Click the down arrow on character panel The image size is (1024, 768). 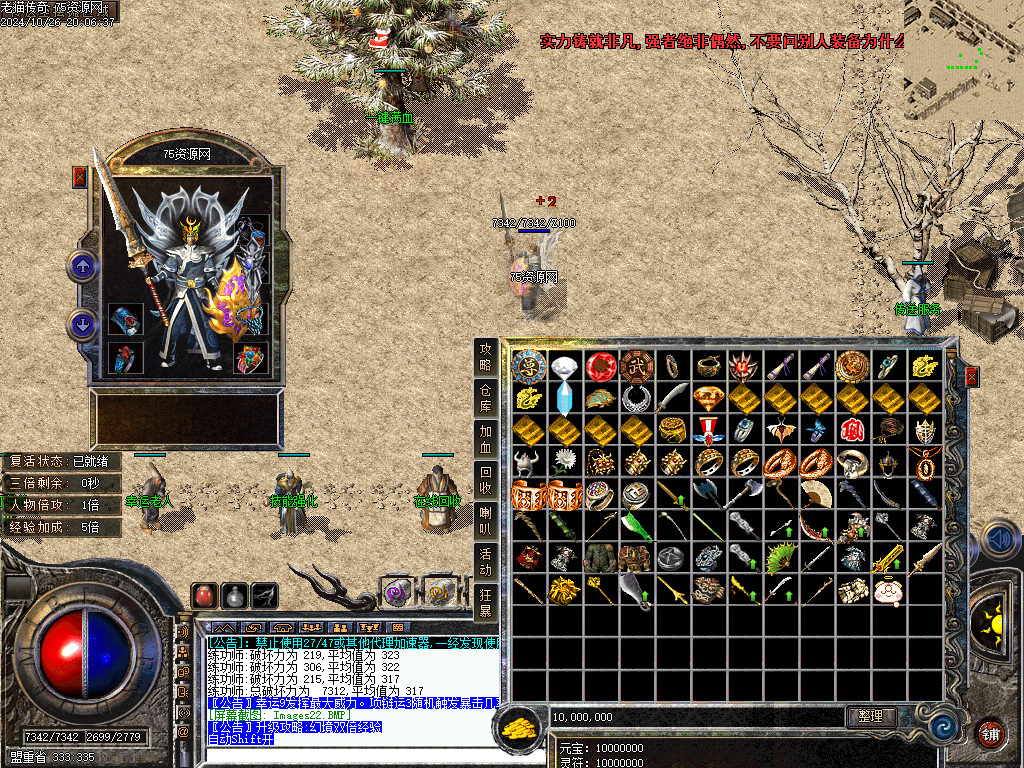(82, 324)
